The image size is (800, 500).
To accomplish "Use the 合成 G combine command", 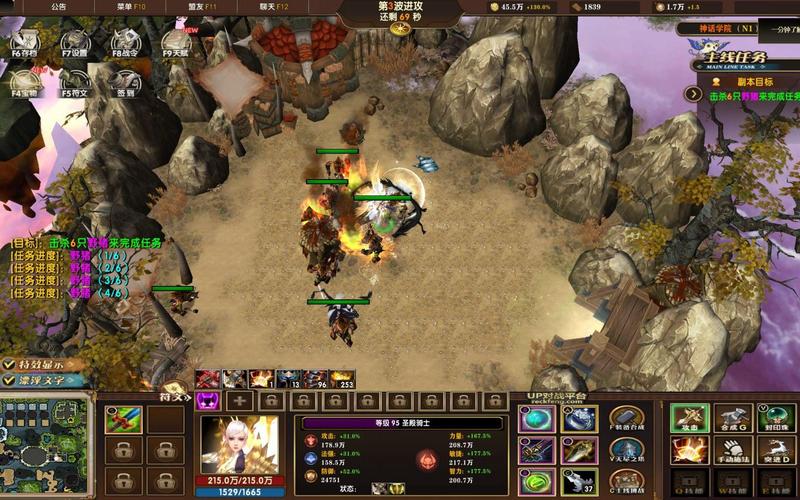I will pyautogui.click(x=733, y=418).
